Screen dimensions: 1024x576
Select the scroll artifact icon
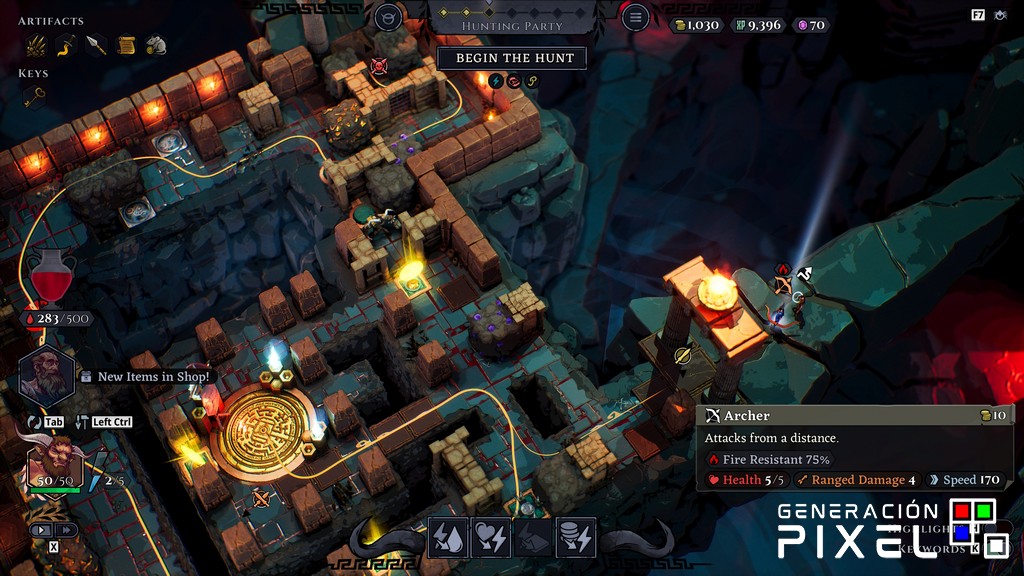[126, 45]
